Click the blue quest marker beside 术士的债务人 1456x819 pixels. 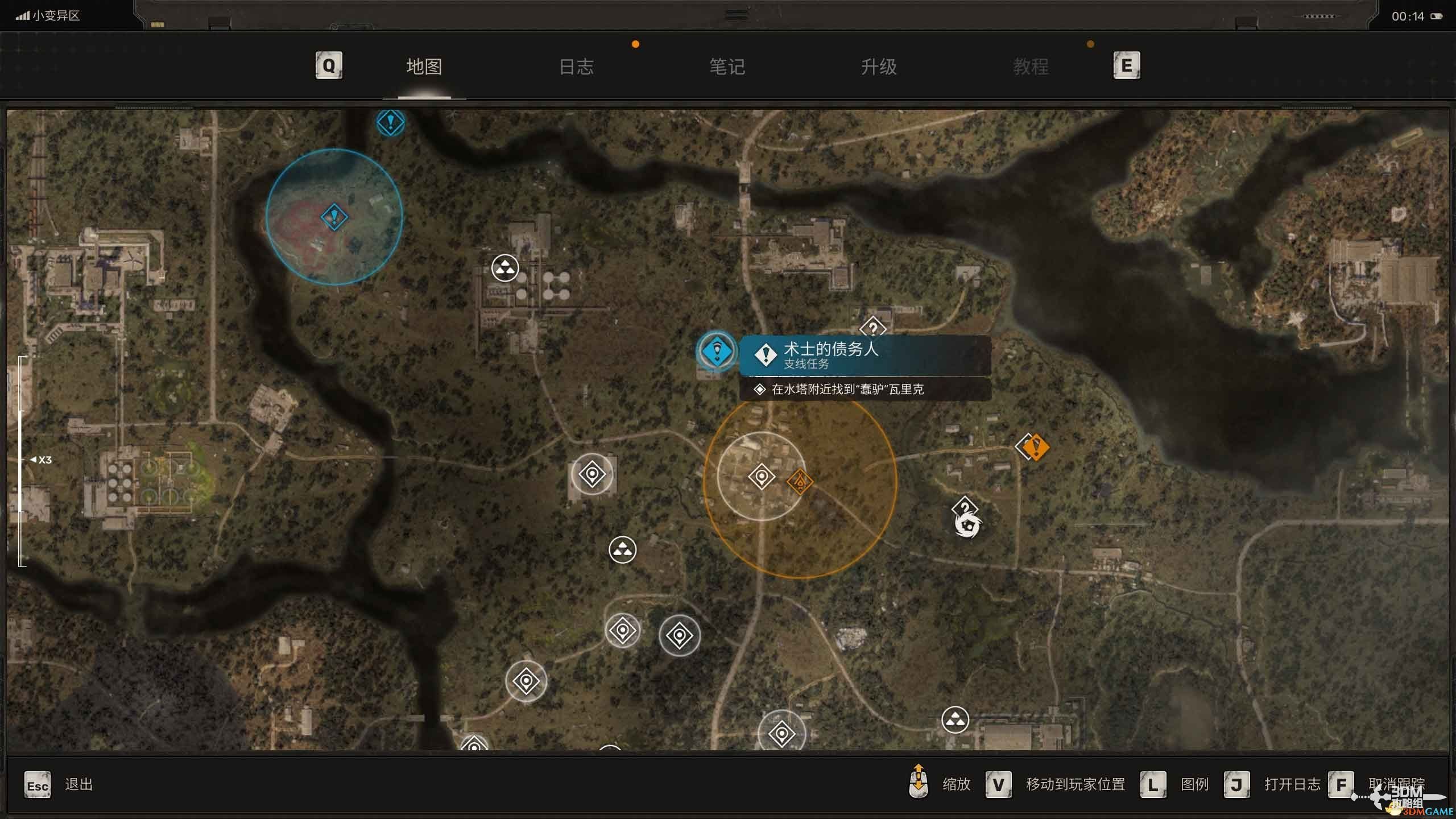pos(717,351)
